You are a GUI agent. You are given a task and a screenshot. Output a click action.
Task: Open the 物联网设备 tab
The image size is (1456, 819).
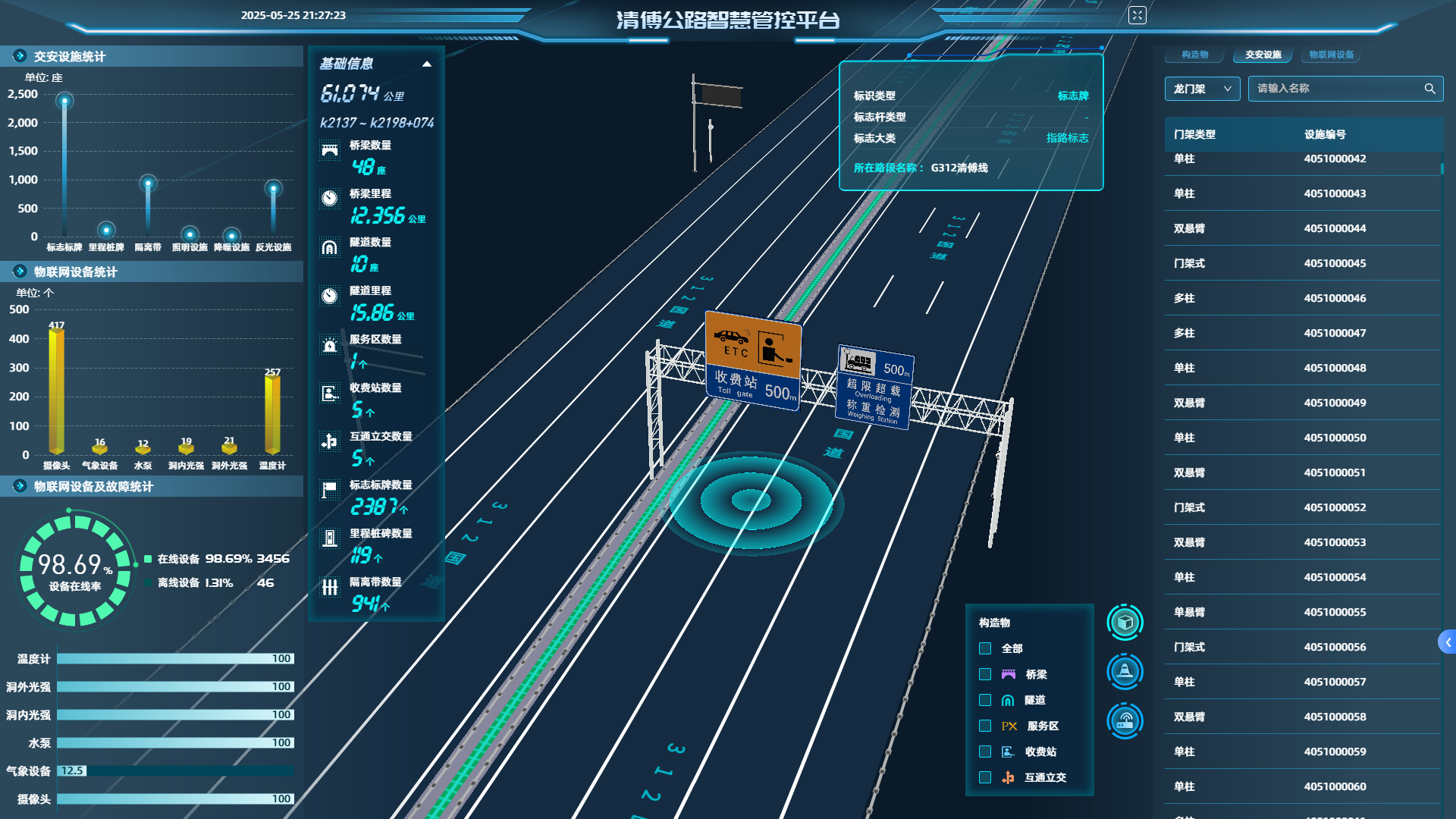pyautogui.click(x=1331, y=55)
